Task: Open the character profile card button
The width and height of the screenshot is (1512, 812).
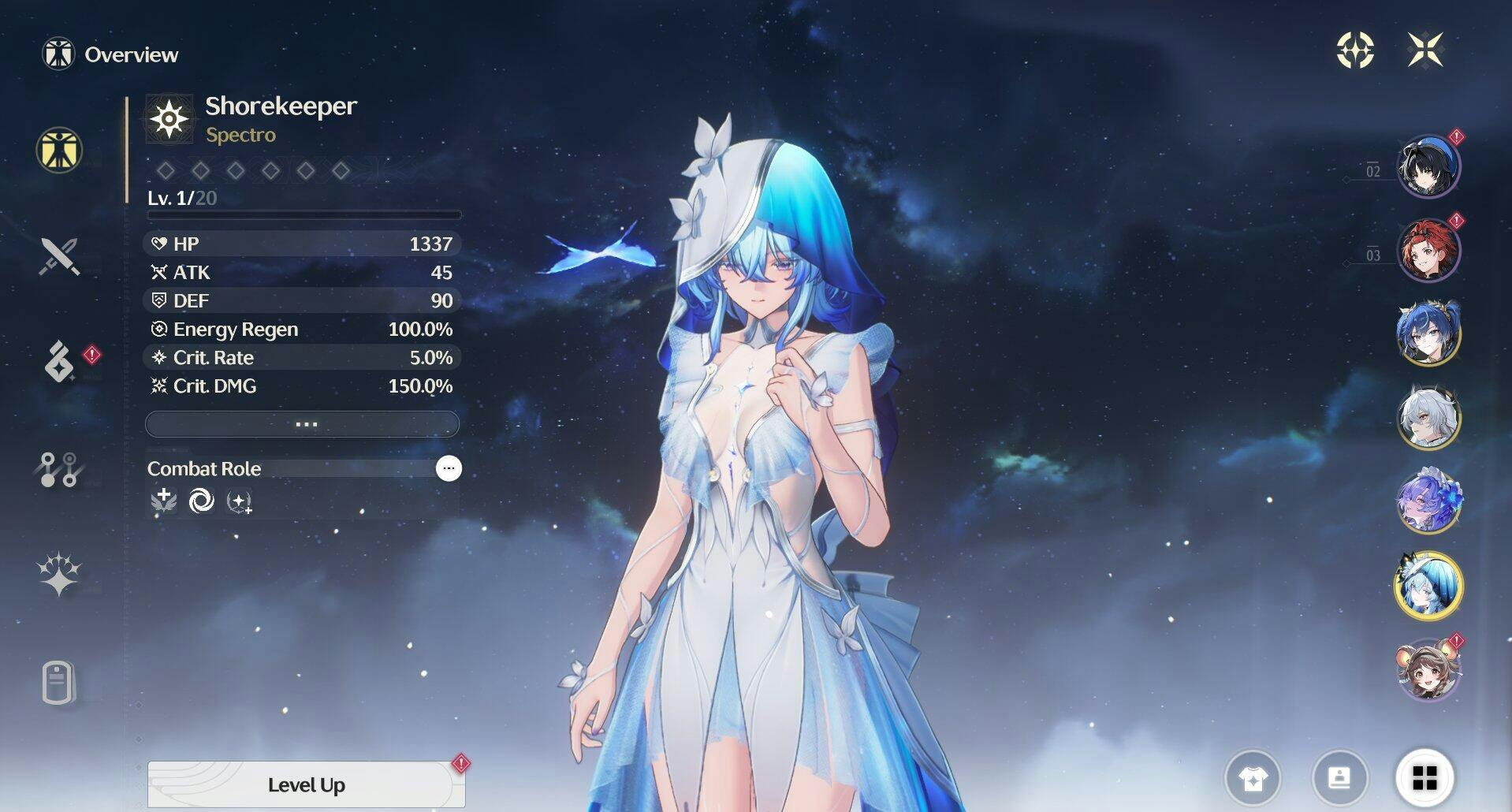Action: point(1339,779)
